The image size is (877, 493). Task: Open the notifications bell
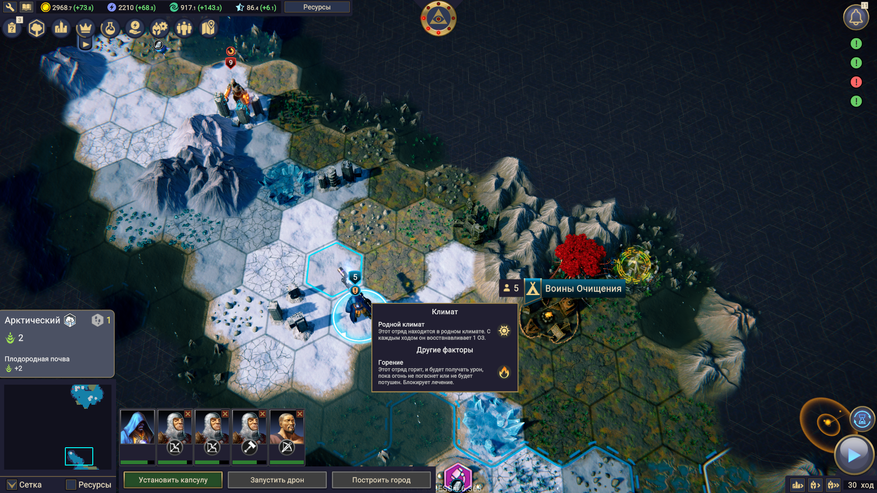[x=856, y=17]
